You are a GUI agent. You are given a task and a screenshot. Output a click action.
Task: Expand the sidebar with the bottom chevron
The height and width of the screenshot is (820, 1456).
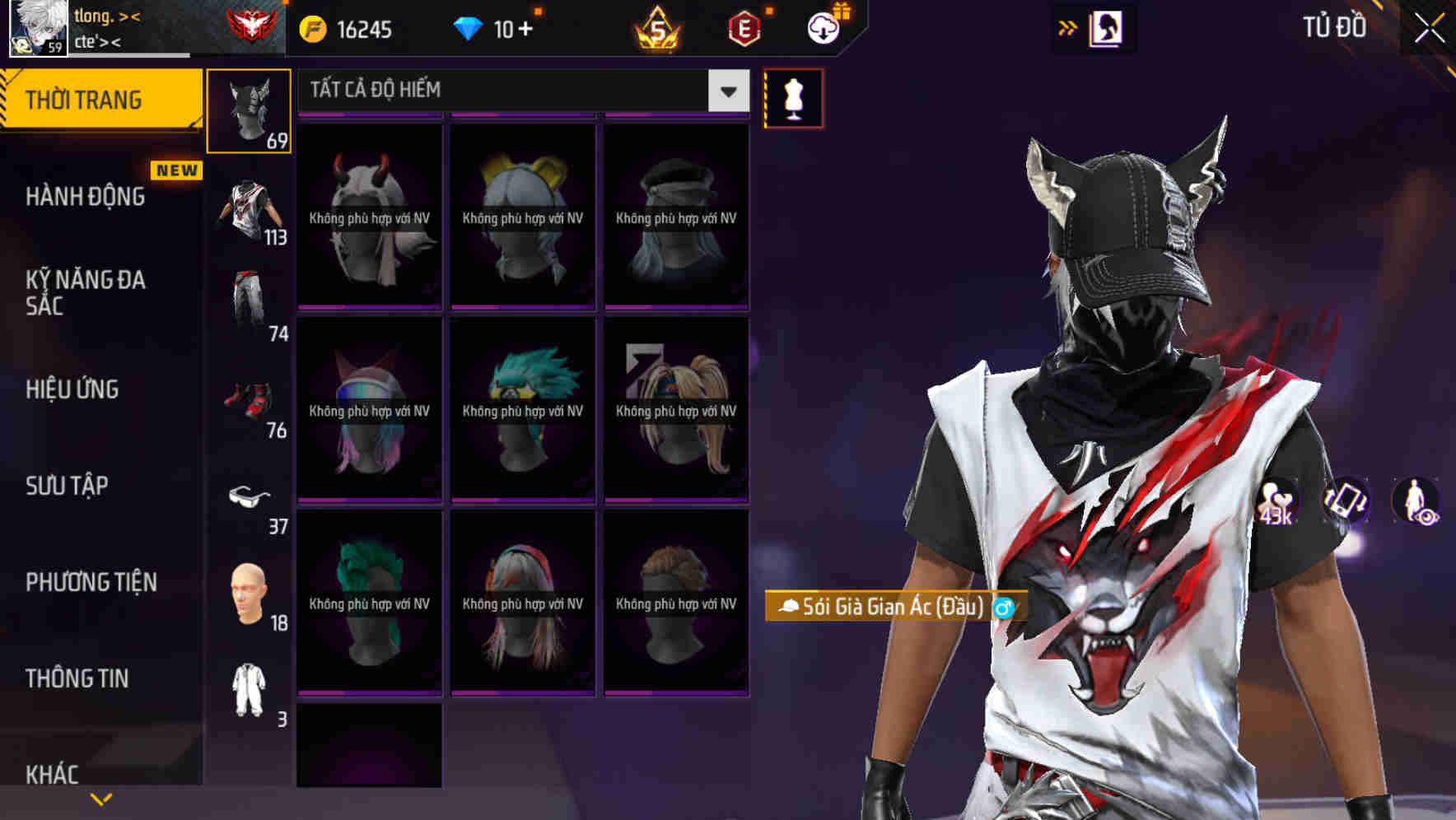(x=101, y=798)
